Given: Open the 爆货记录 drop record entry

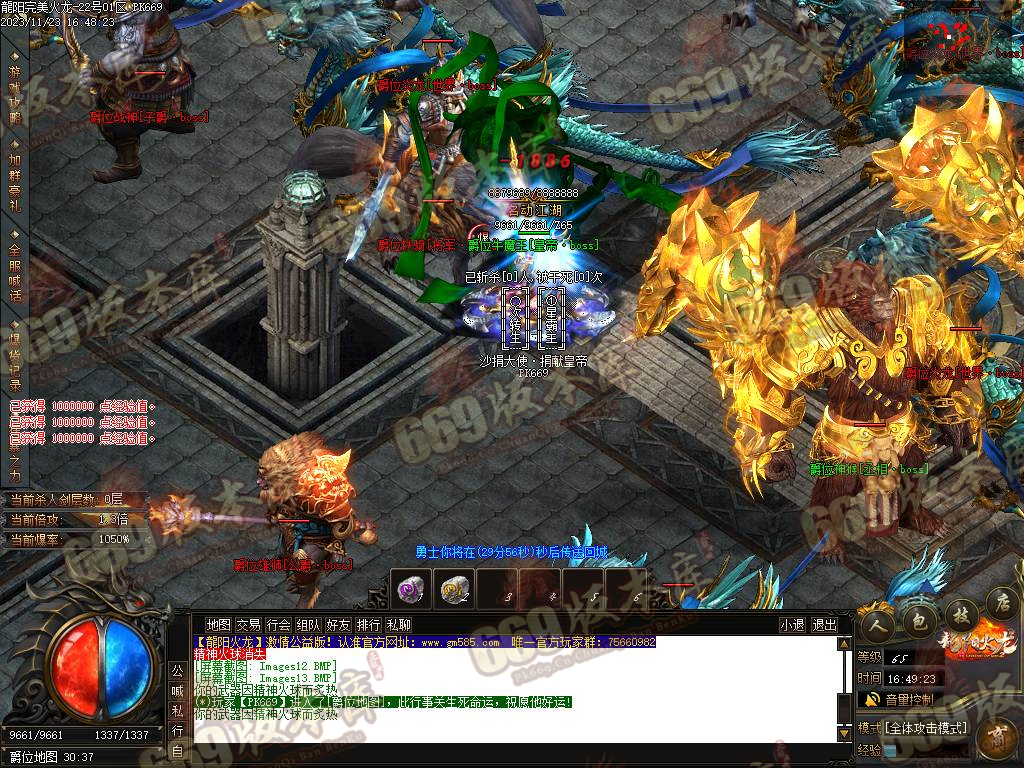Looking at the screenshot, I should pos(14,358).
